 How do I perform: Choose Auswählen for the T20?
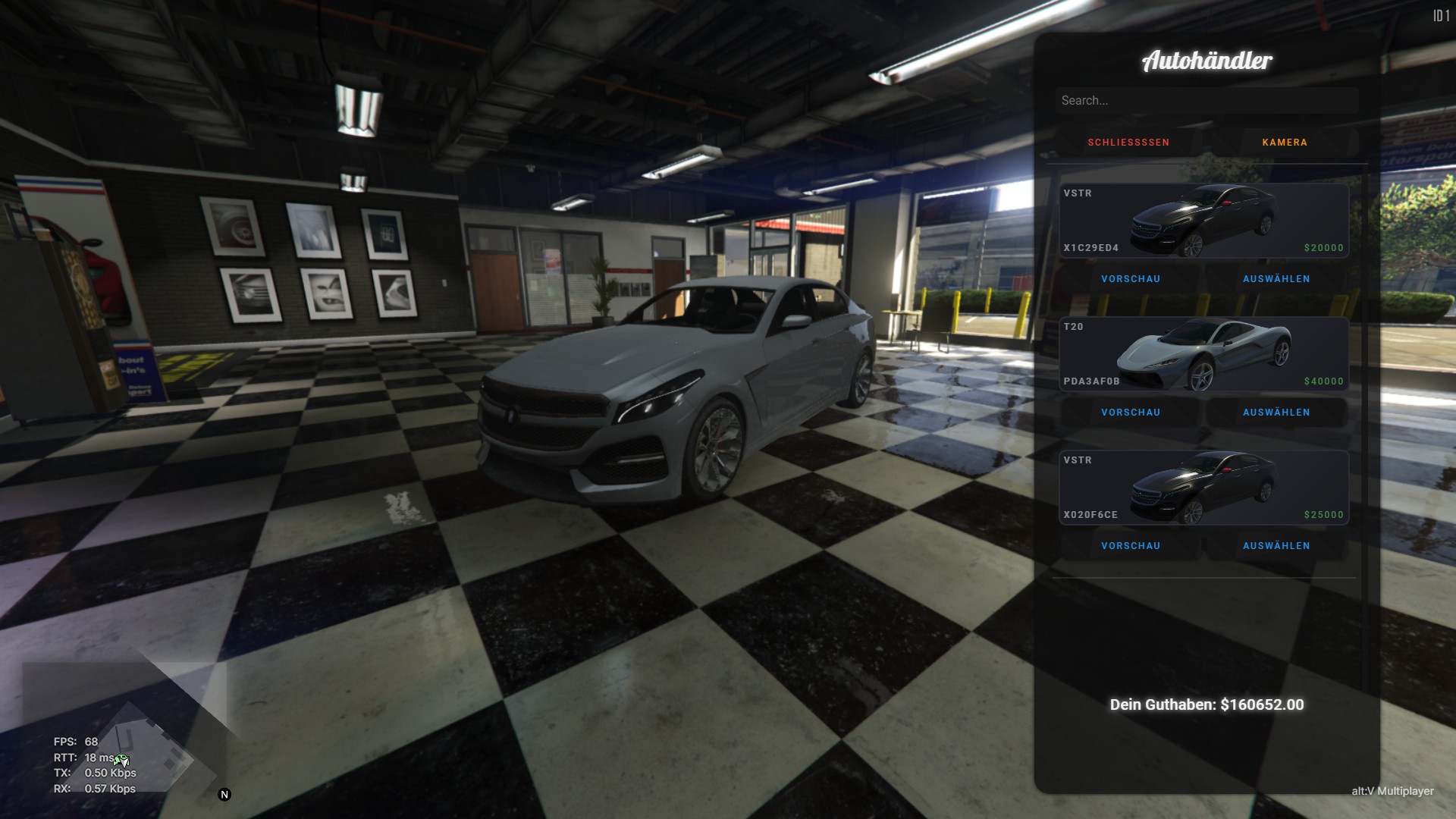coord(1276,413)
